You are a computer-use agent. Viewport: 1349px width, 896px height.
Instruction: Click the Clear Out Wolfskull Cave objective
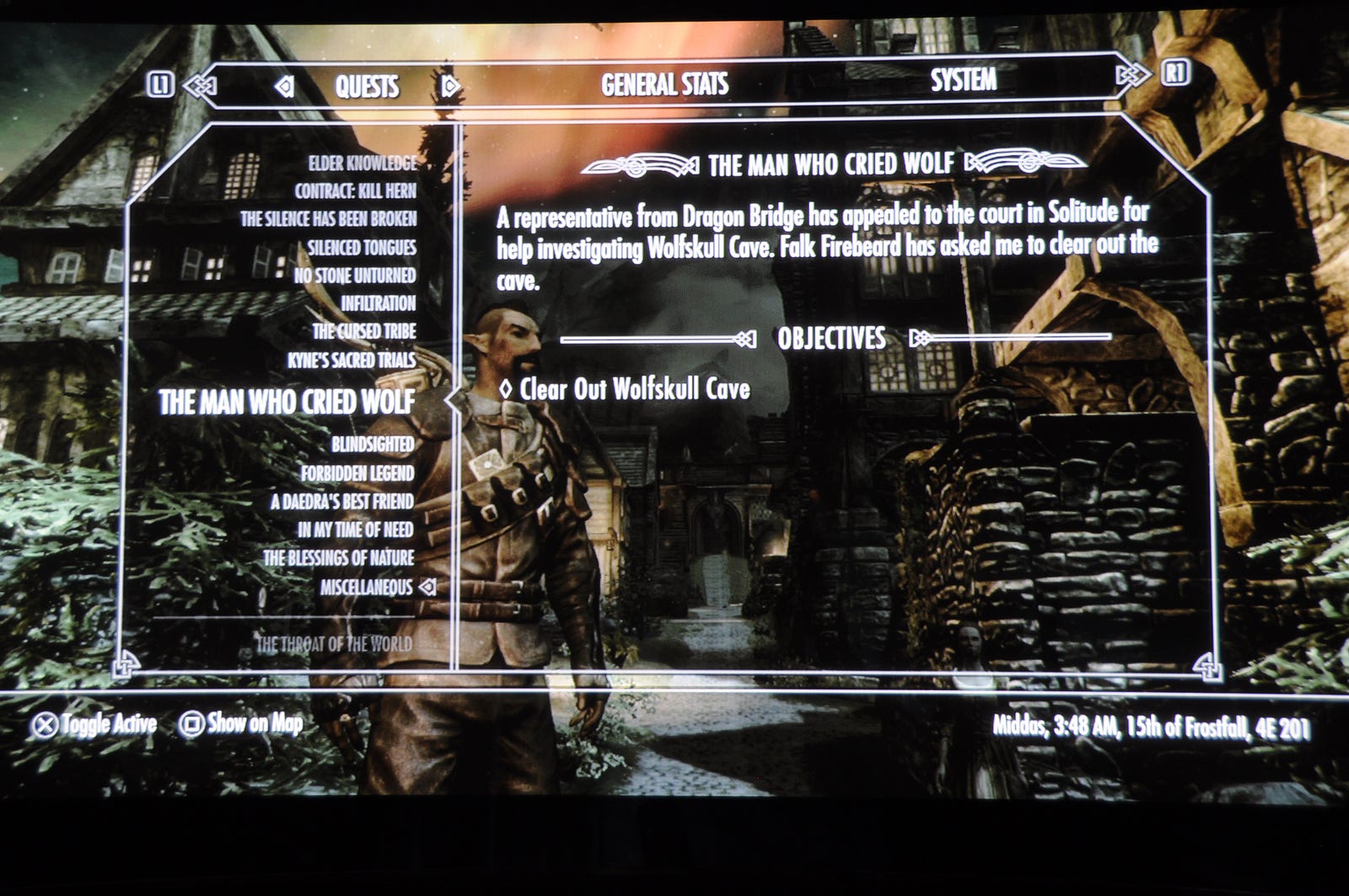click(x=634, y=389)
